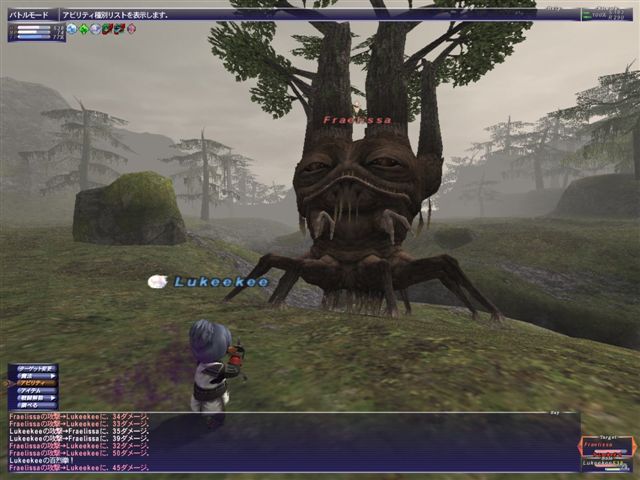Choose アビリティ (abilities) from the battle menu

(x=31, y=383)
